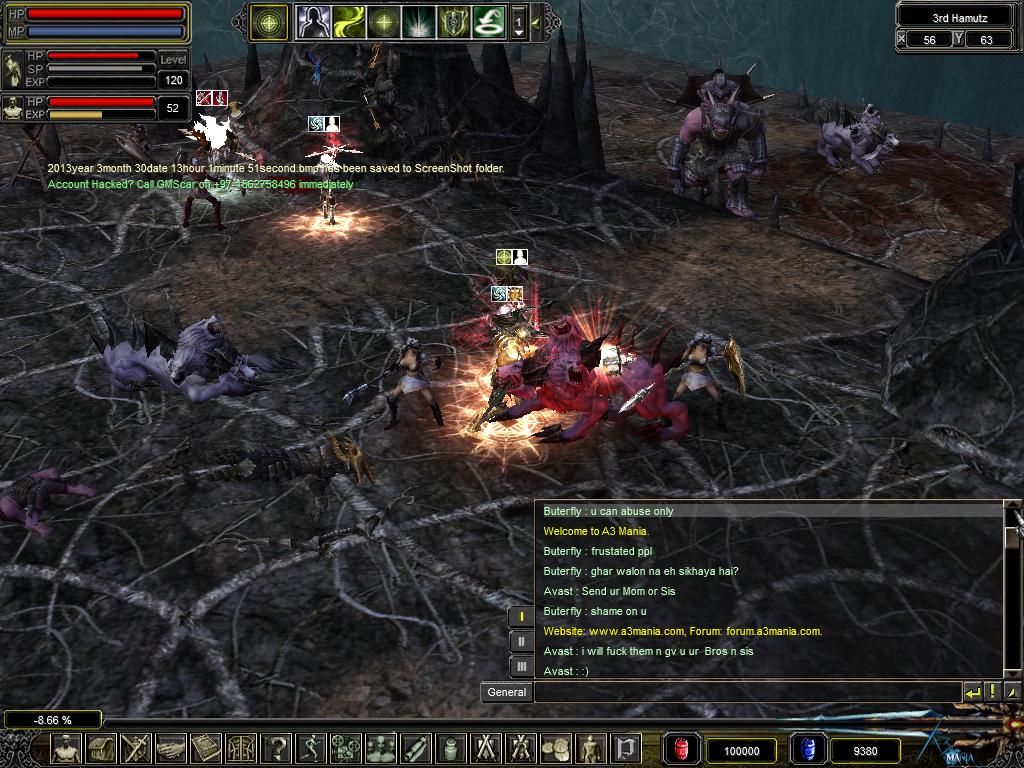The height and width of the screenshot is (768, 1024).
Task: Use the red HP potion slot
Action: (x=681, y=749)
